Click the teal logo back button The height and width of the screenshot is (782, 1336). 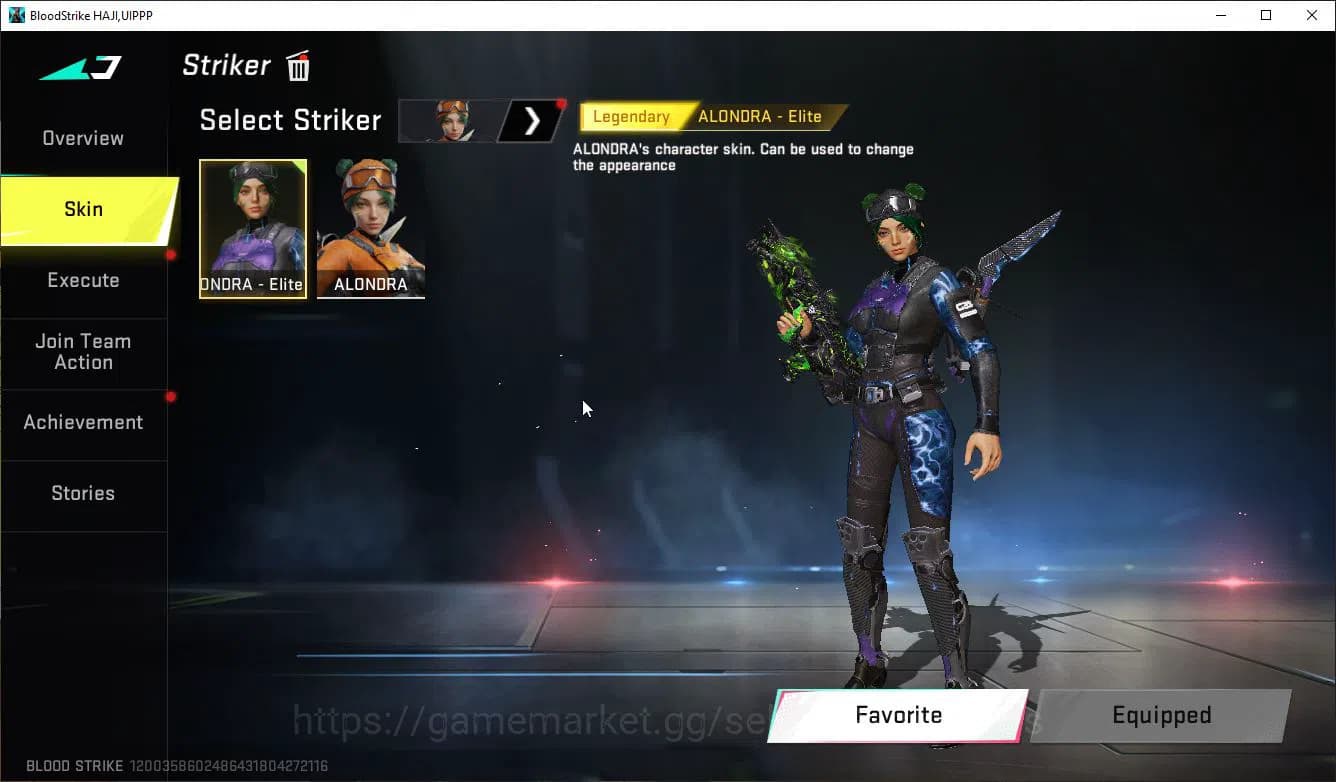[x=81, y=67]
